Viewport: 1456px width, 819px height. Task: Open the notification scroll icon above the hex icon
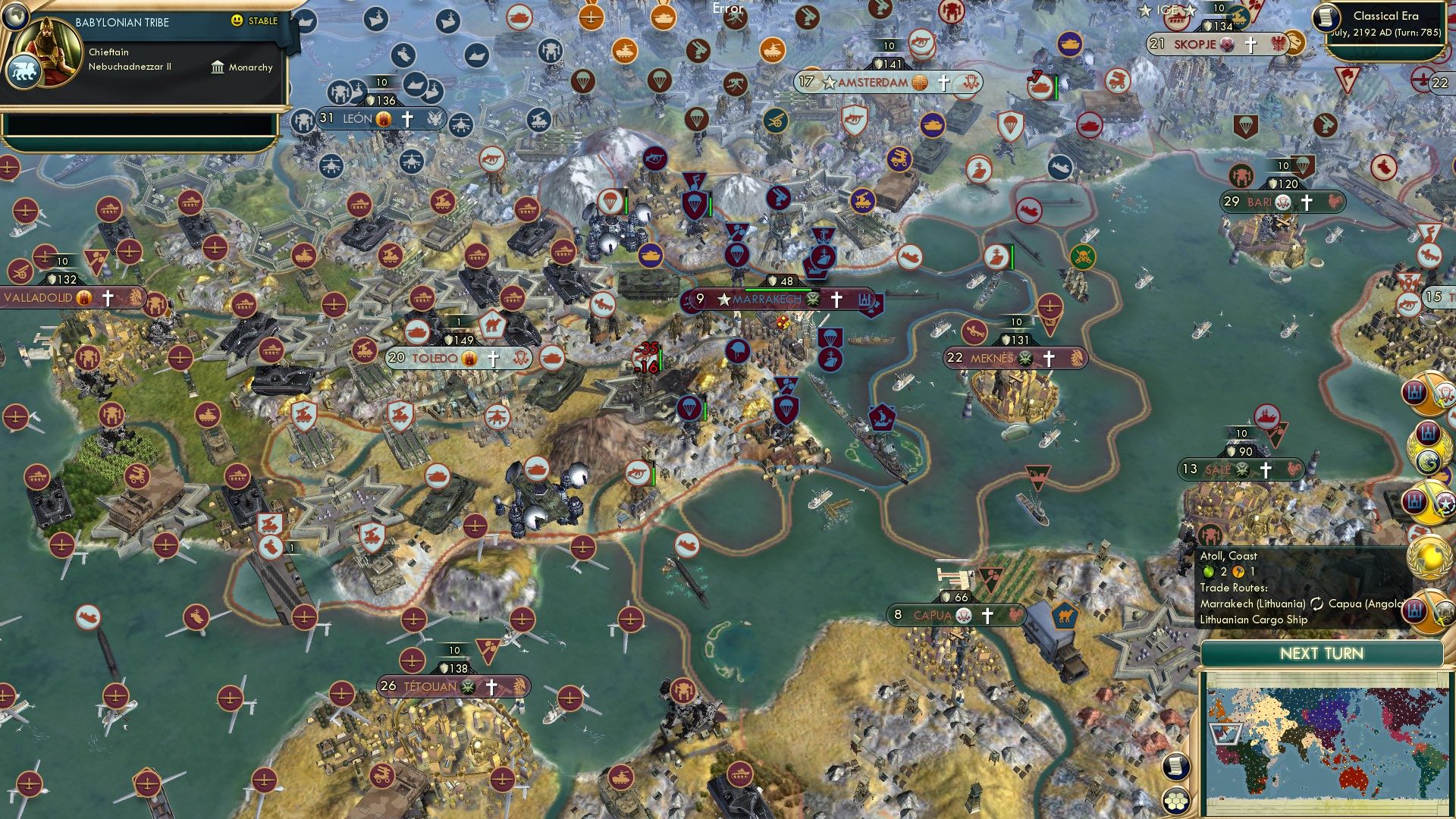(x=1175, y=765)
